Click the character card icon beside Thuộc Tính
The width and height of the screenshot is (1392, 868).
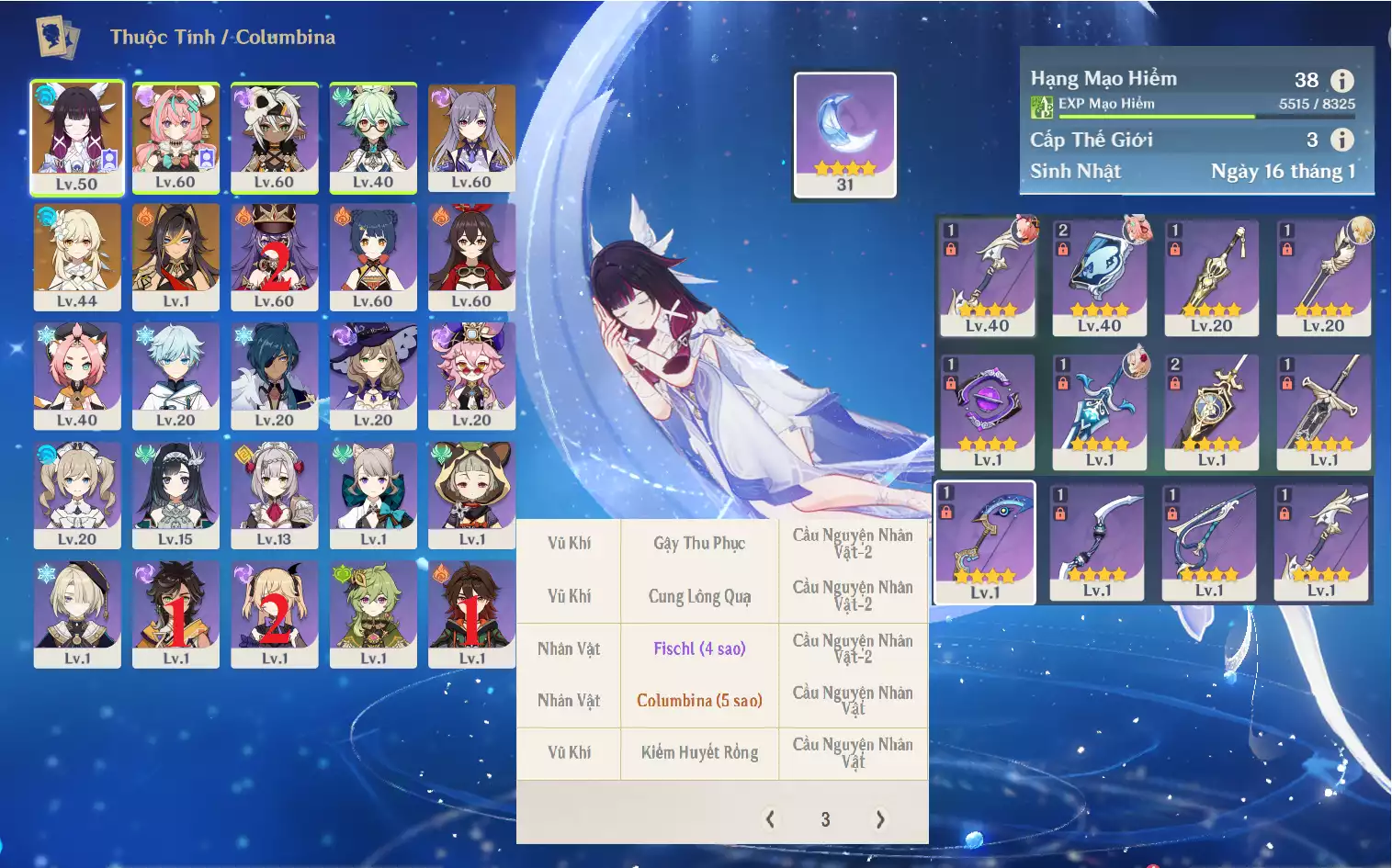[x=57, y=38]
